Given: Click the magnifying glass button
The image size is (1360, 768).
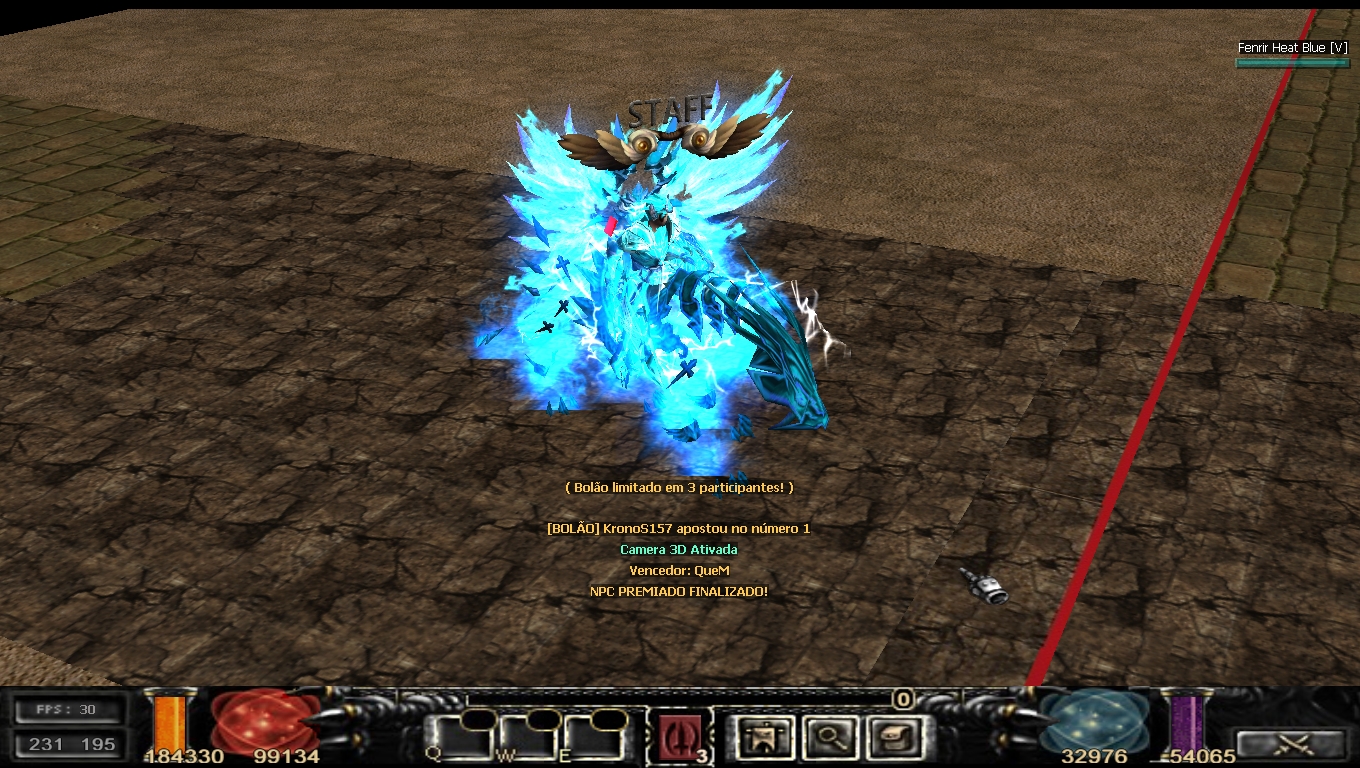Looking at the screenshot, I should [829, 738].
